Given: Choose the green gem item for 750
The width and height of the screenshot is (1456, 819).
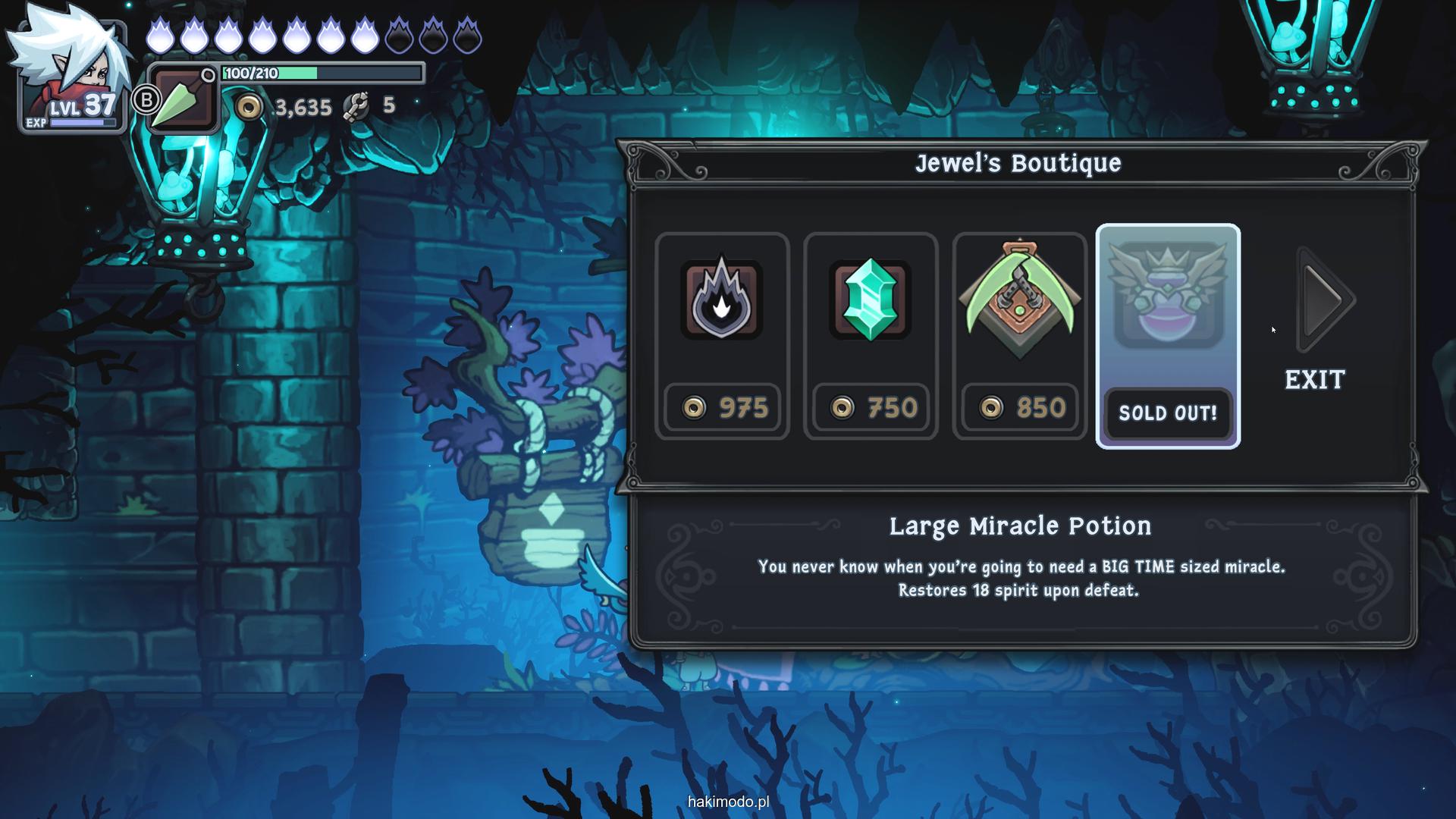Looking at the screenshot, I should (870, 335).
